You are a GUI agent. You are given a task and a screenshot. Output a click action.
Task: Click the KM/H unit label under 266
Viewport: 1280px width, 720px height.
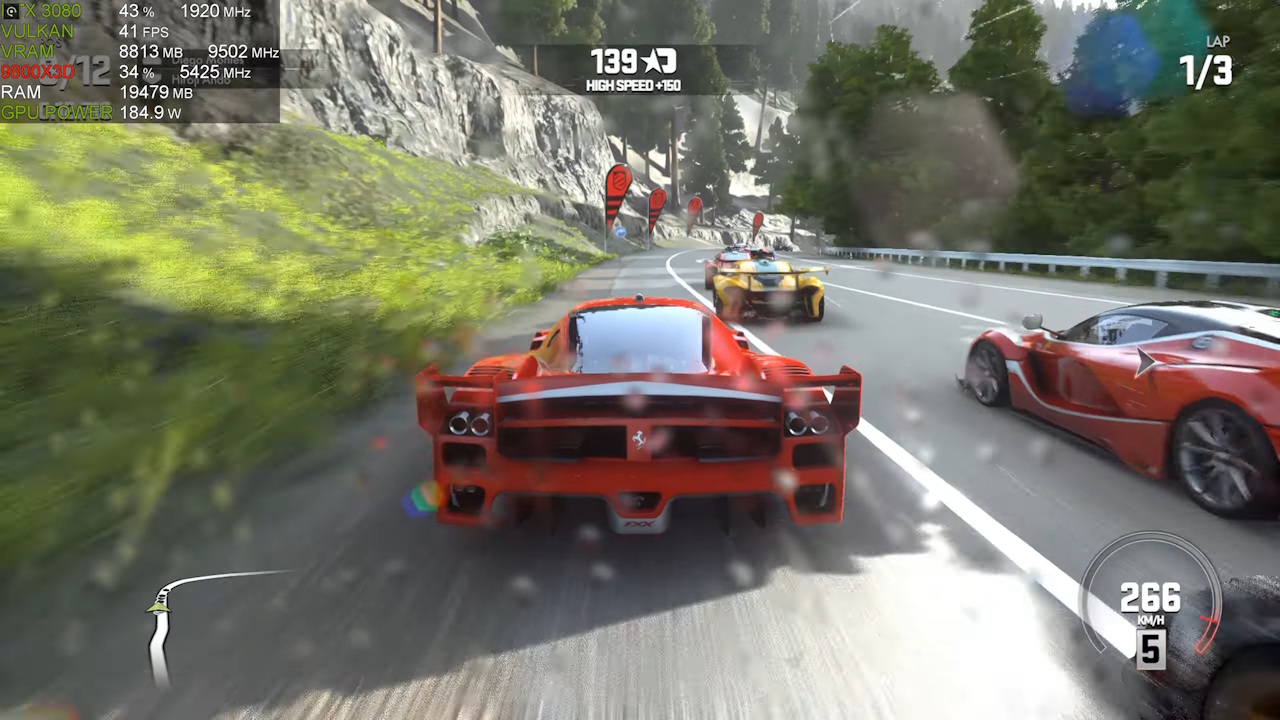pyautogui.click(x=1150, y=621)
